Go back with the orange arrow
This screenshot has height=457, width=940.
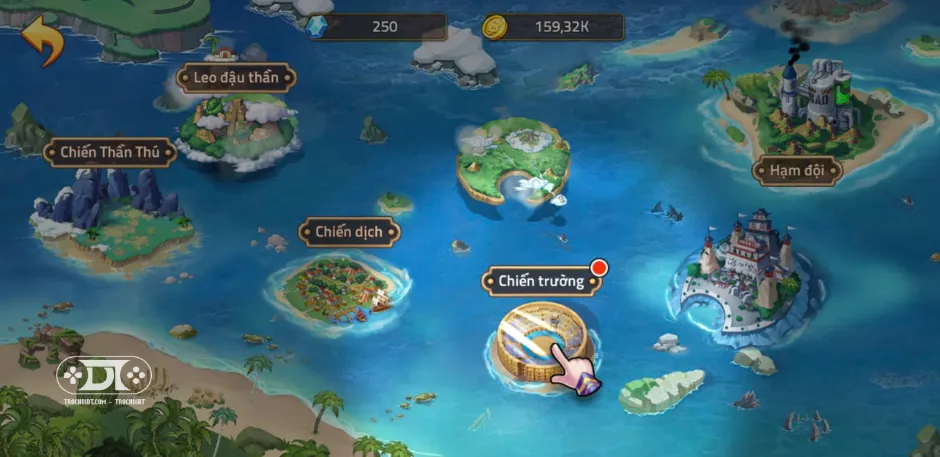(x=43, y=42)
